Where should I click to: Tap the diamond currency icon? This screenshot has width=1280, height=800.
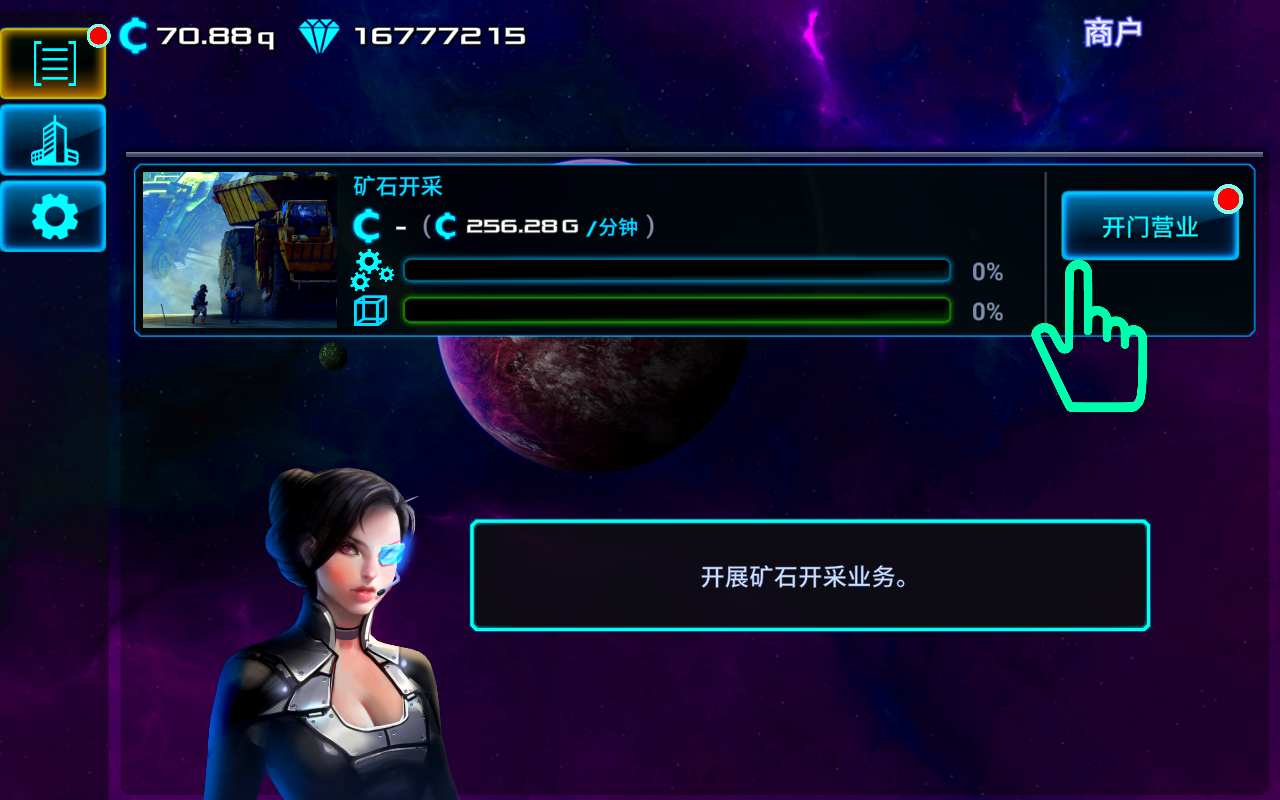[x=319, y=37]
